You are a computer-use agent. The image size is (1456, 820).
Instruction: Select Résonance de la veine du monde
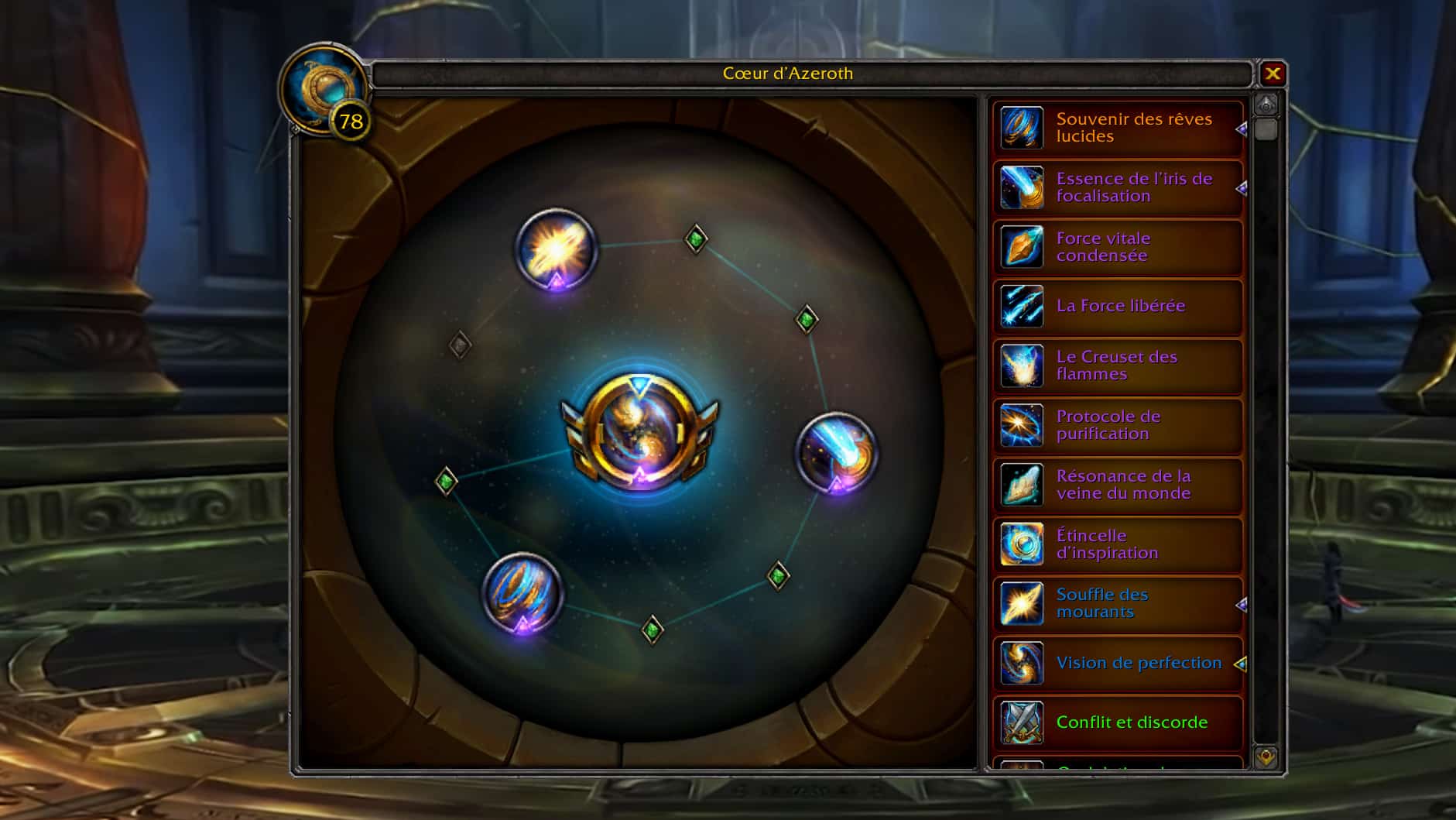pos(1118,485)
